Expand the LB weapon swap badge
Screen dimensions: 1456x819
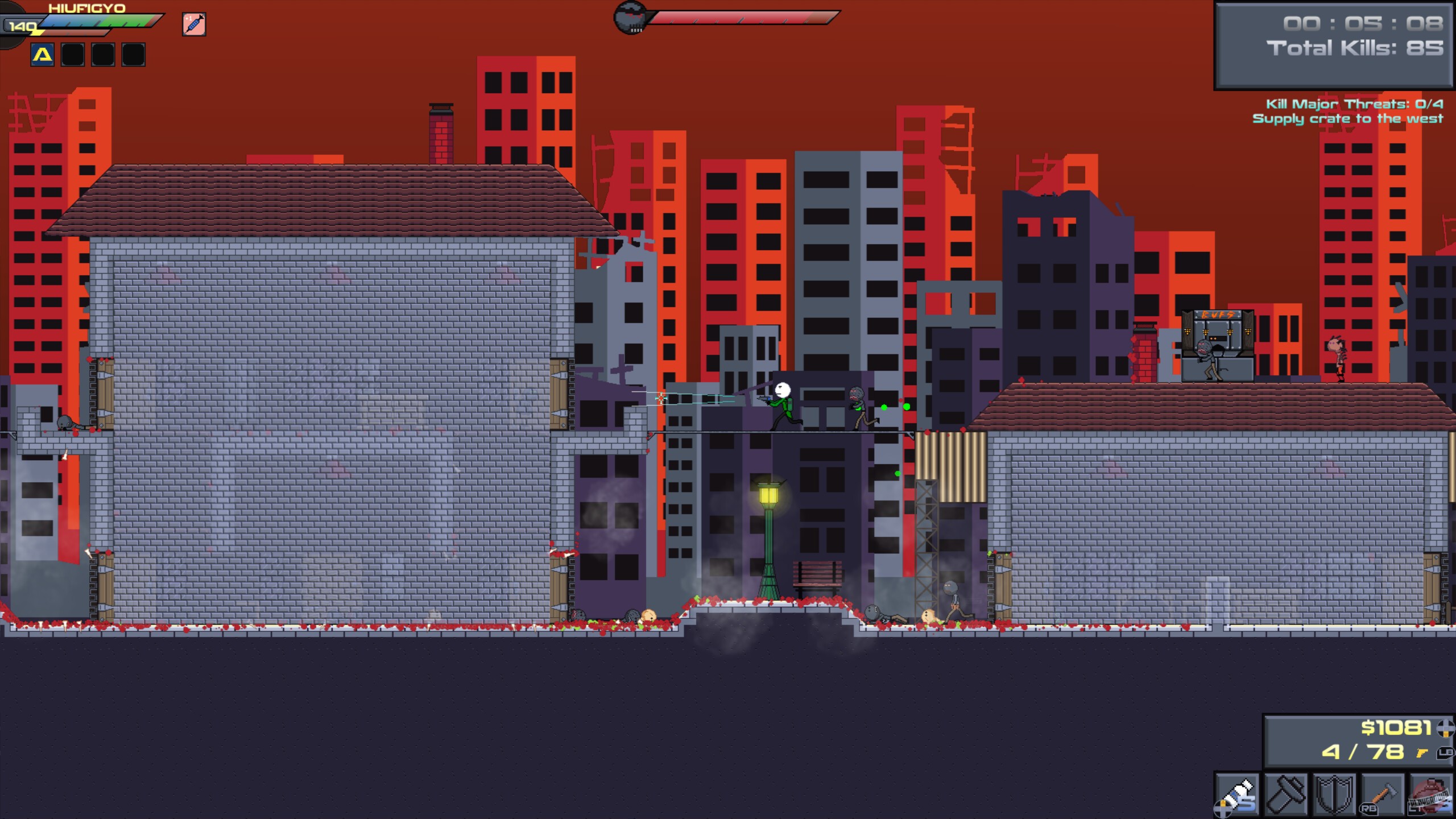1445,754
